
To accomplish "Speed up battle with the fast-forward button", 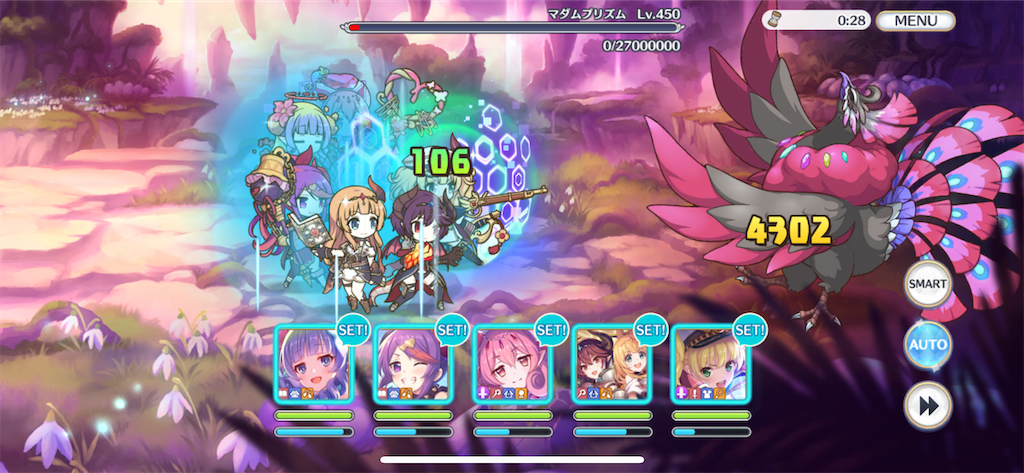I will pos(927,406).
